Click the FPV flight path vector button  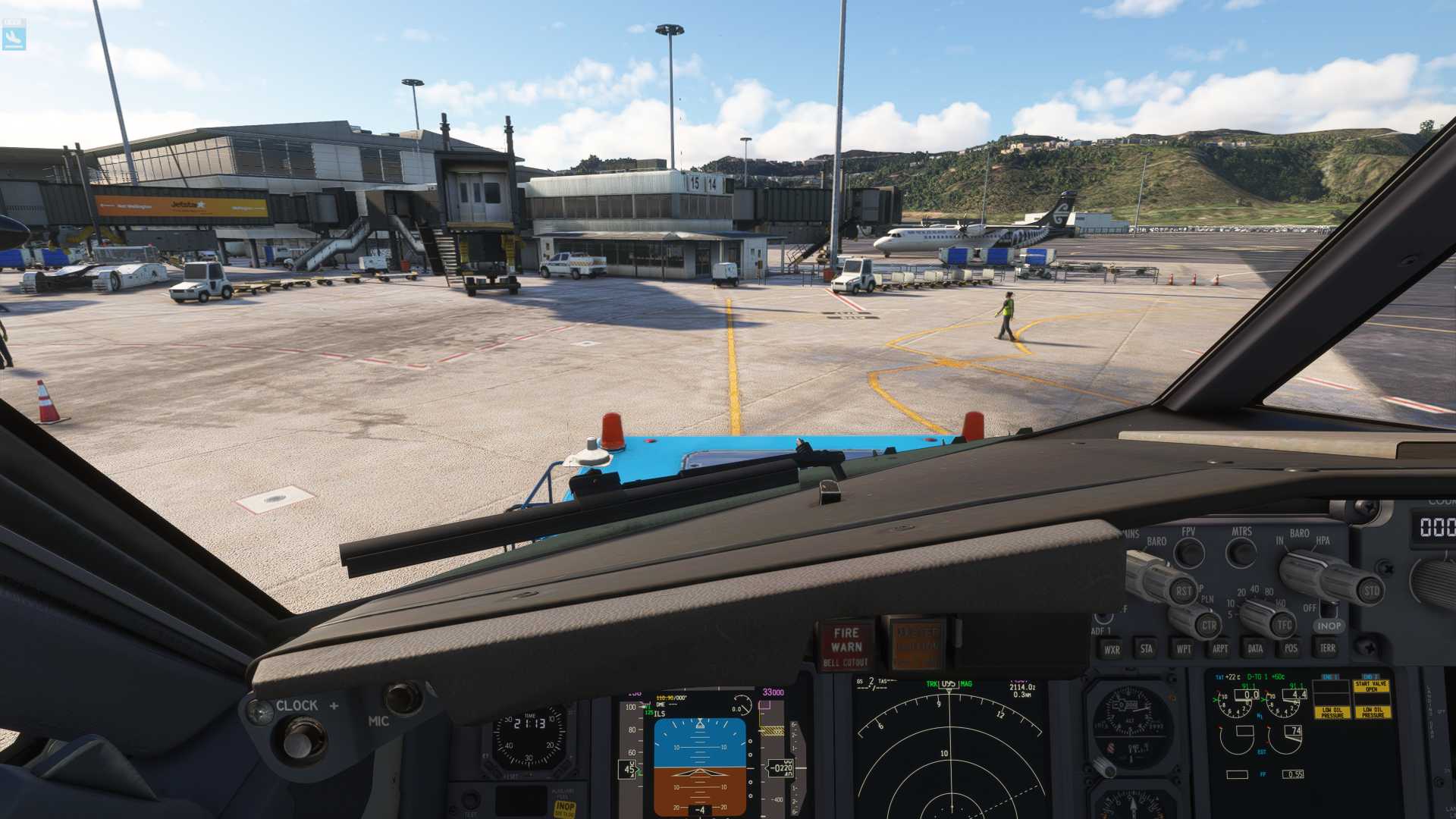1189,554
